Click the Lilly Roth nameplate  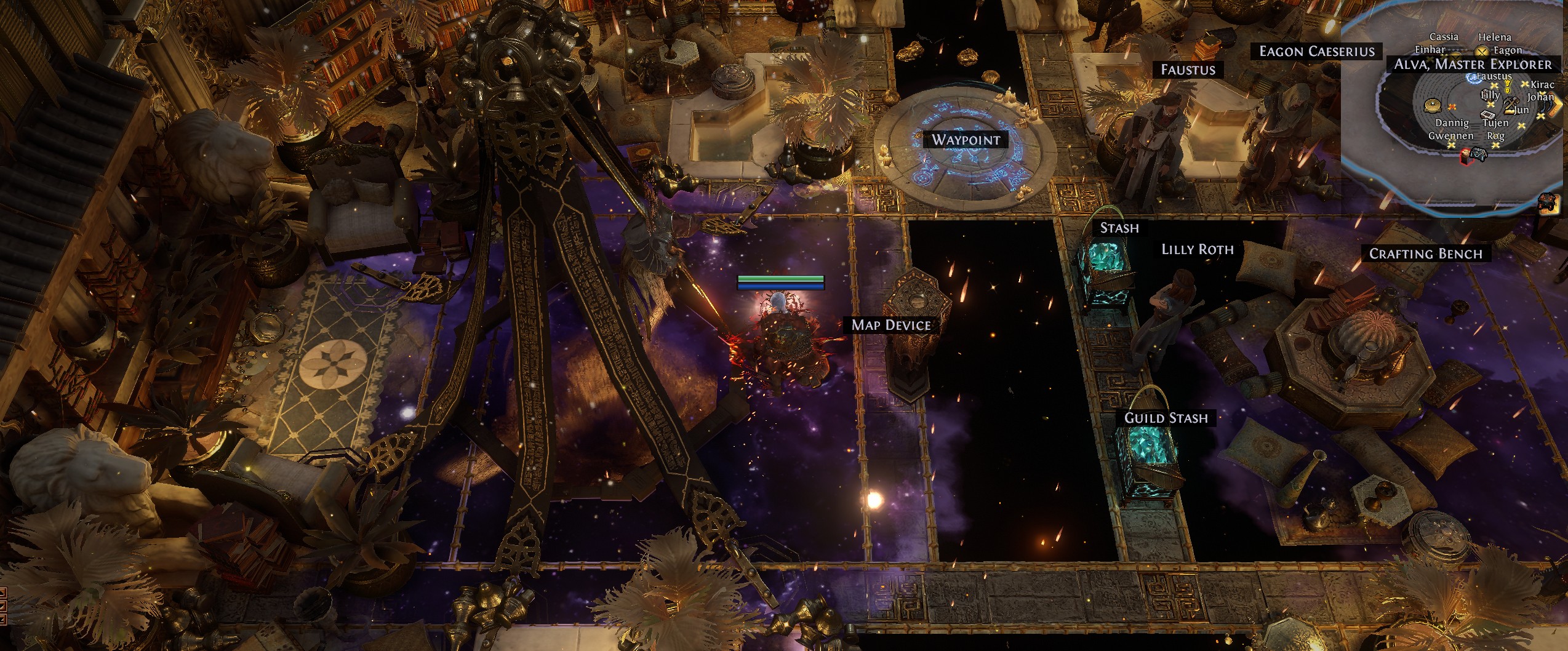[x=1197, y=250]
